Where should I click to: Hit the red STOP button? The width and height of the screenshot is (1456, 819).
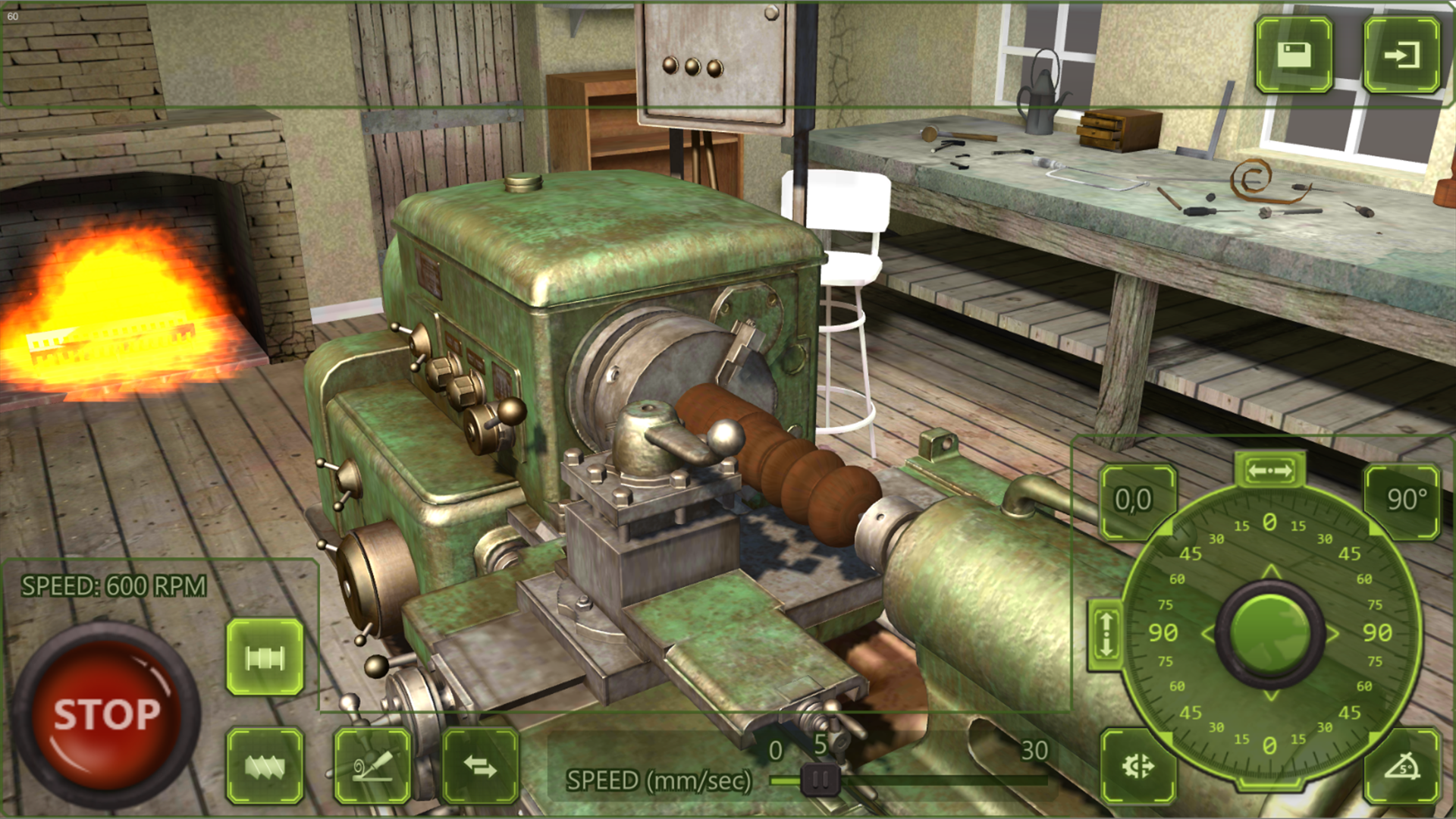pos(106,714)
